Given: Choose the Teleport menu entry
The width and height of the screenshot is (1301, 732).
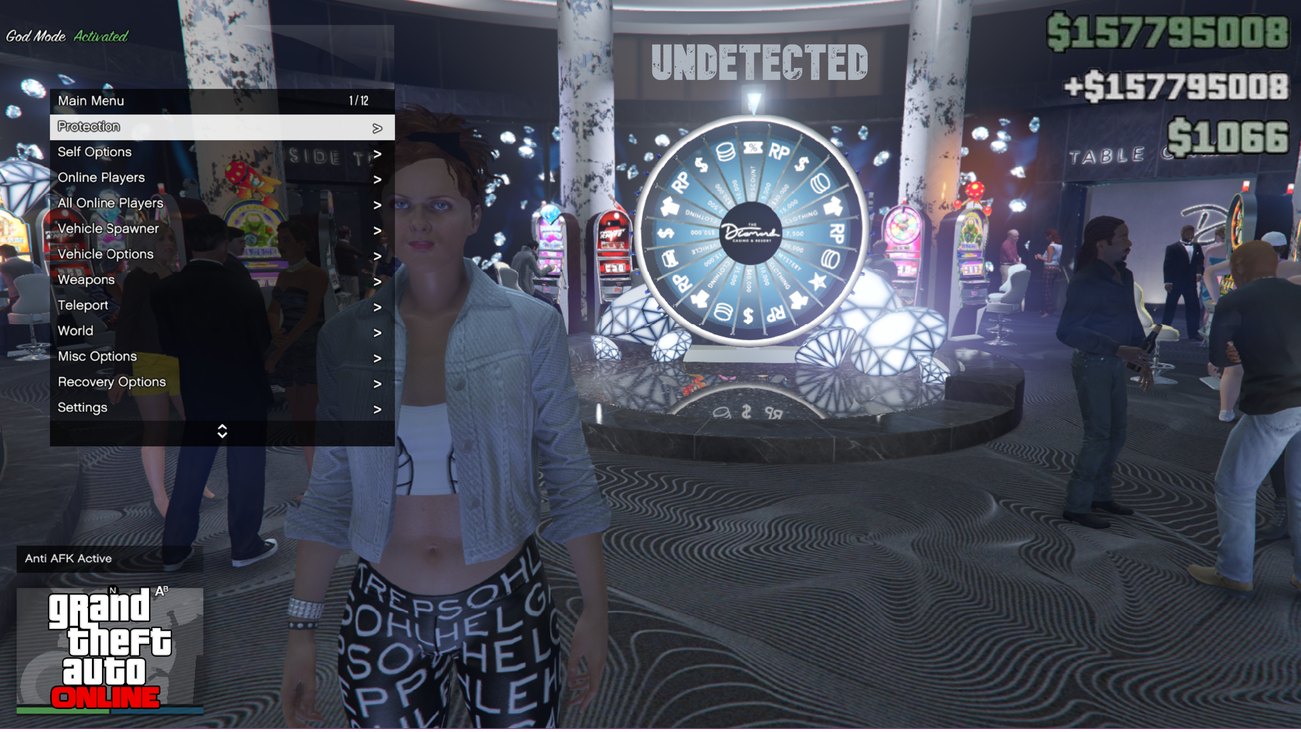Looking at the screenshot, I should pos(221,306).
